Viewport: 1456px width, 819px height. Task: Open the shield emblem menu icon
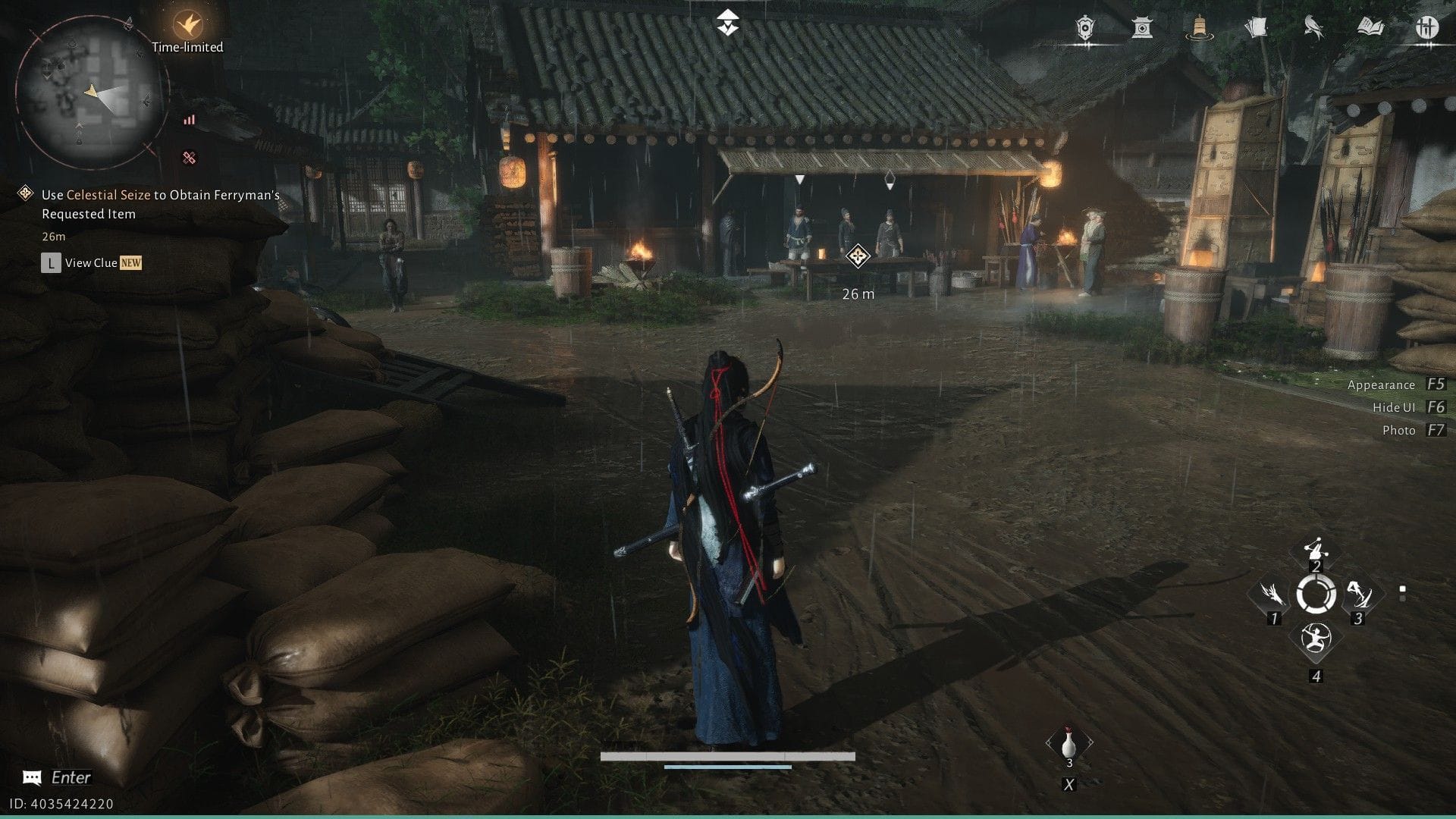pyautogui.click(x=1084, y=28)
